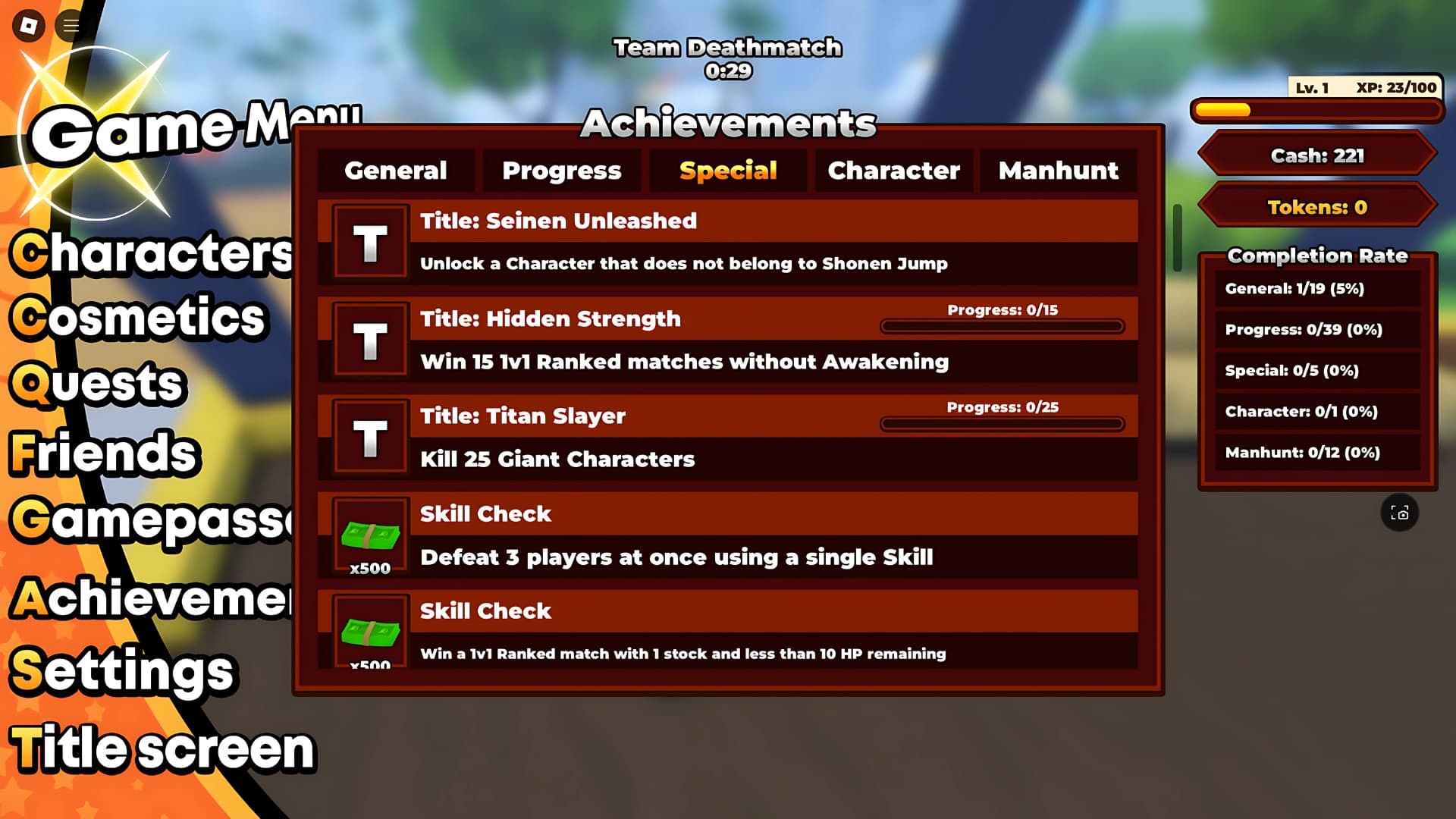The image size is (1456, 819).
Task: Click the x500 cash reward icon for Skill Check
Action: point(371,537)
